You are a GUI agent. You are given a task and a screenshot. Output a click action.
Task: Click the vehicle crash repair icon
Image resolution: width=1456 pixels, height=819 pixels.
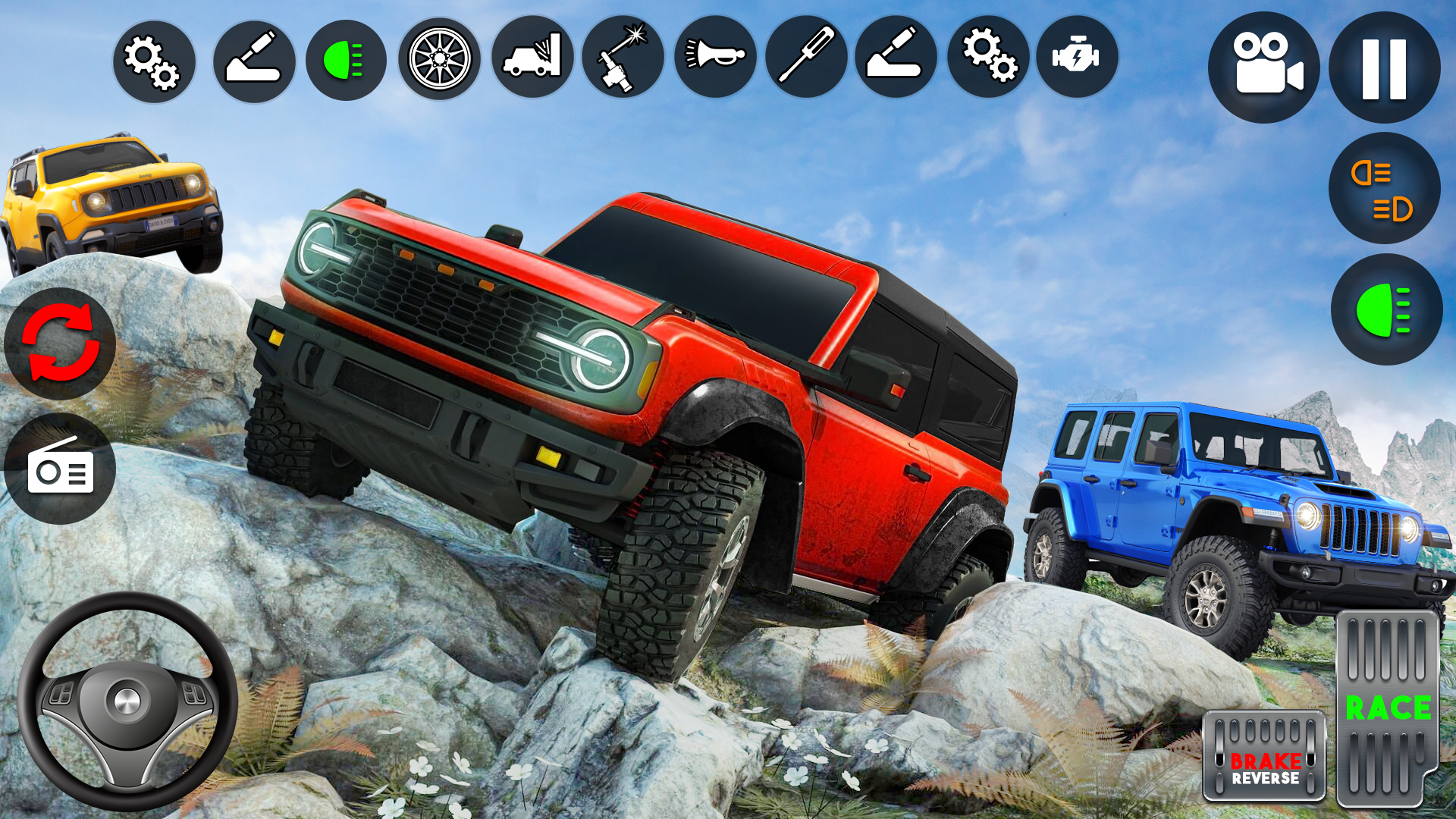pos(532,59)
